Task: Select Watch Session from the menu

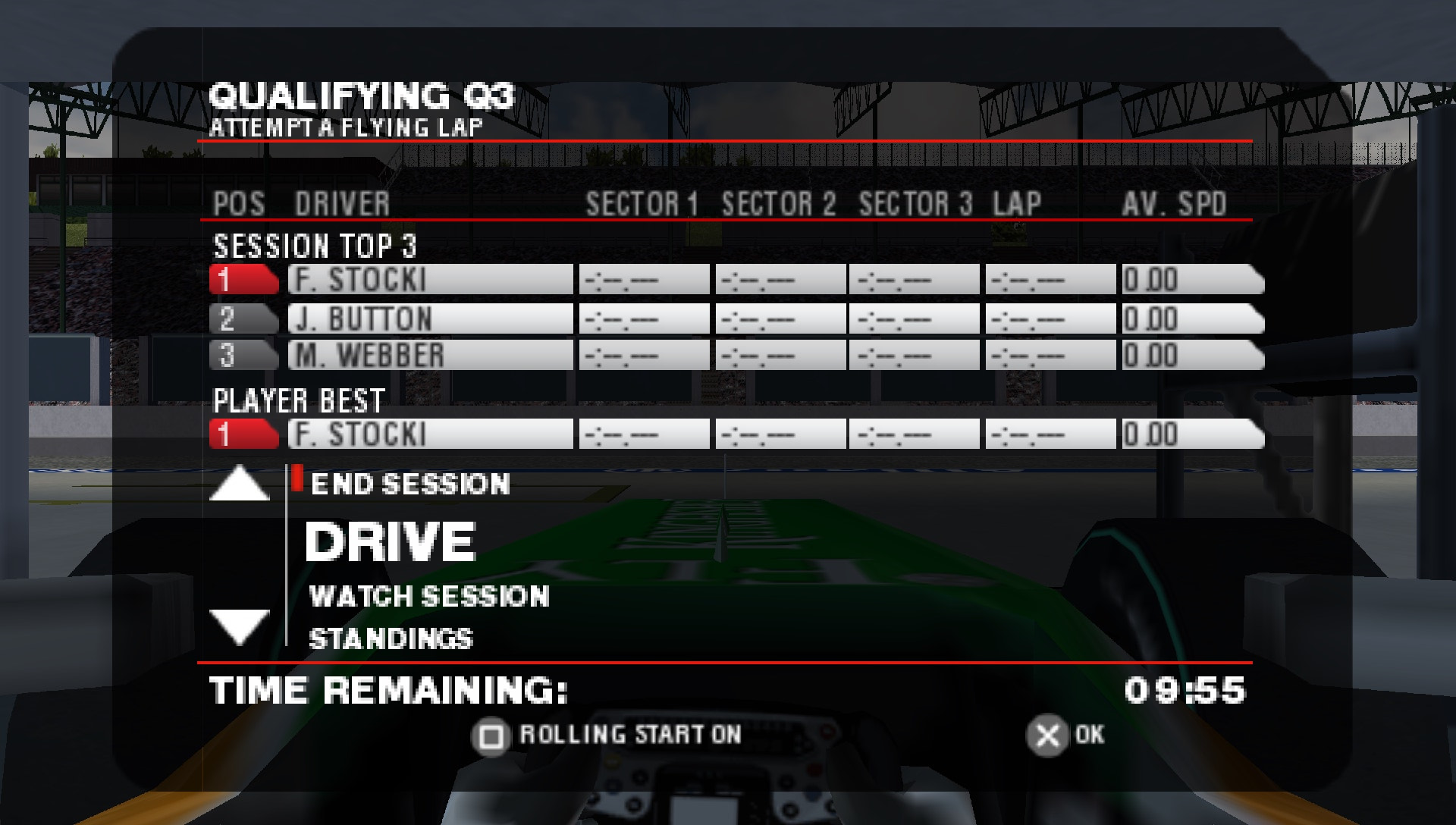Action: (429, 596)
